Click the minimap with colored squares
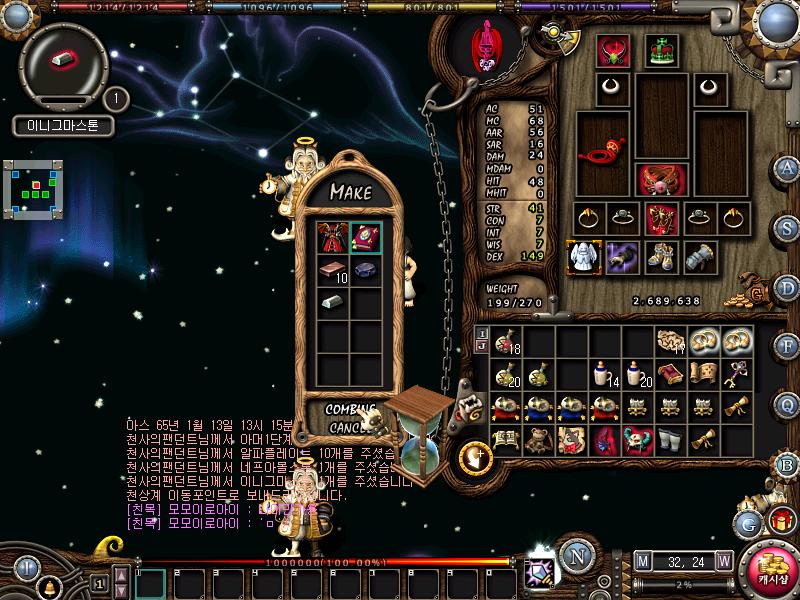The image size is (800, 600). pyautogui.click(x=32, y=185)
